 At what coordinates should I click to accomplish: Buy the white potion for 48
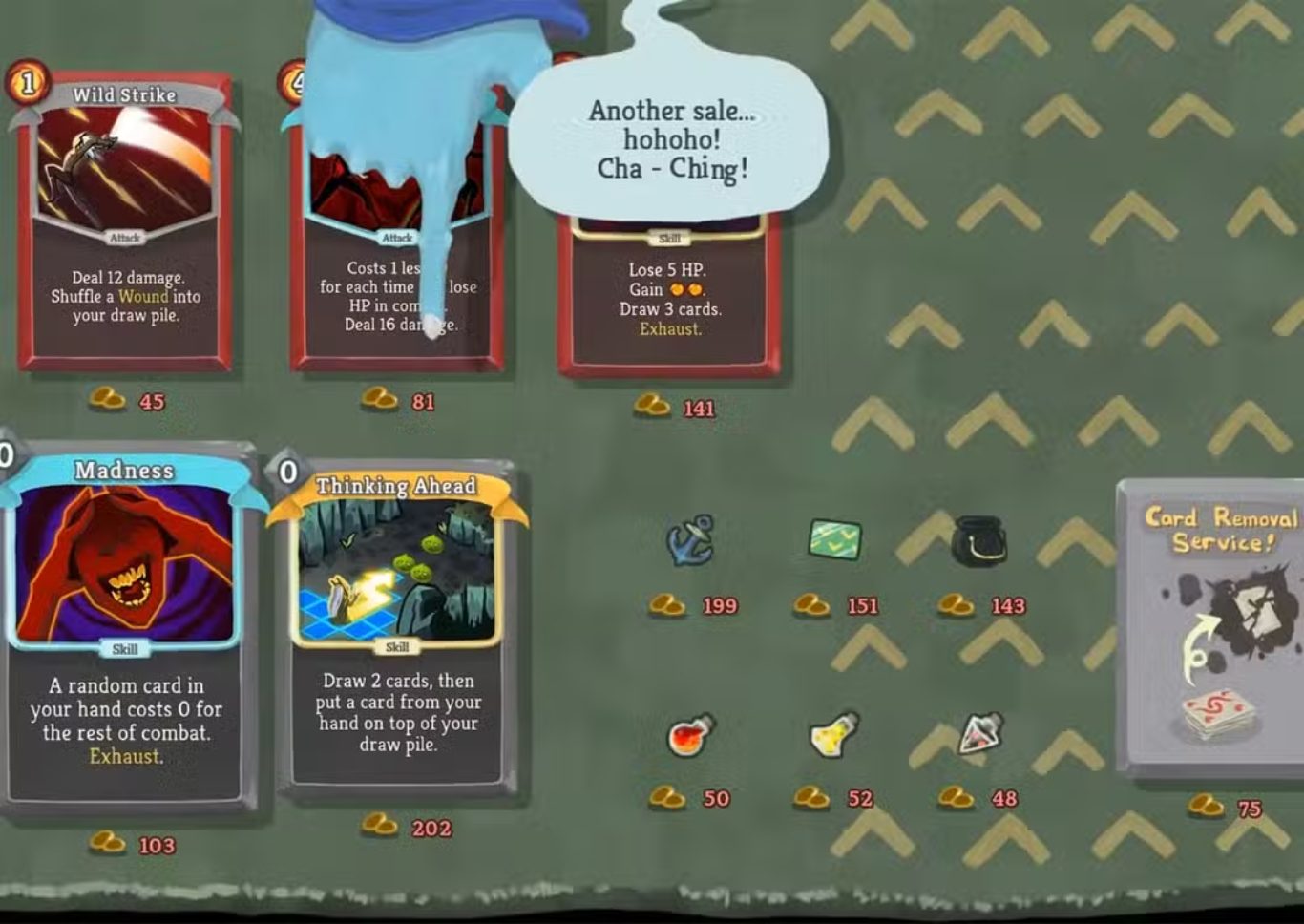(980, 733)
